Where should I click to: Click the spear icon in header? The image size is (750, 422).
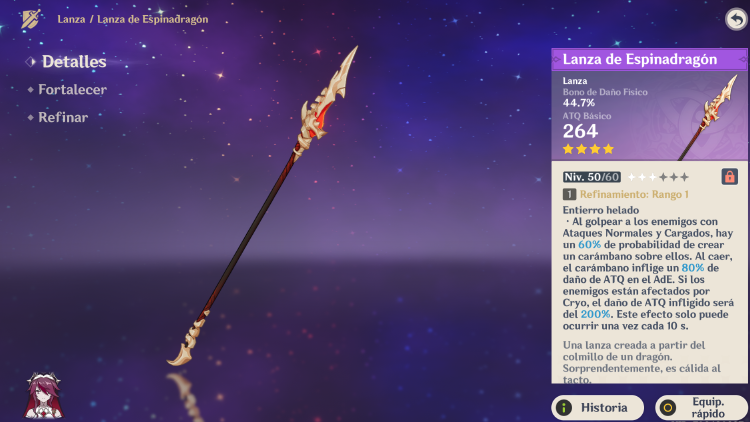[x=31, y=19]
